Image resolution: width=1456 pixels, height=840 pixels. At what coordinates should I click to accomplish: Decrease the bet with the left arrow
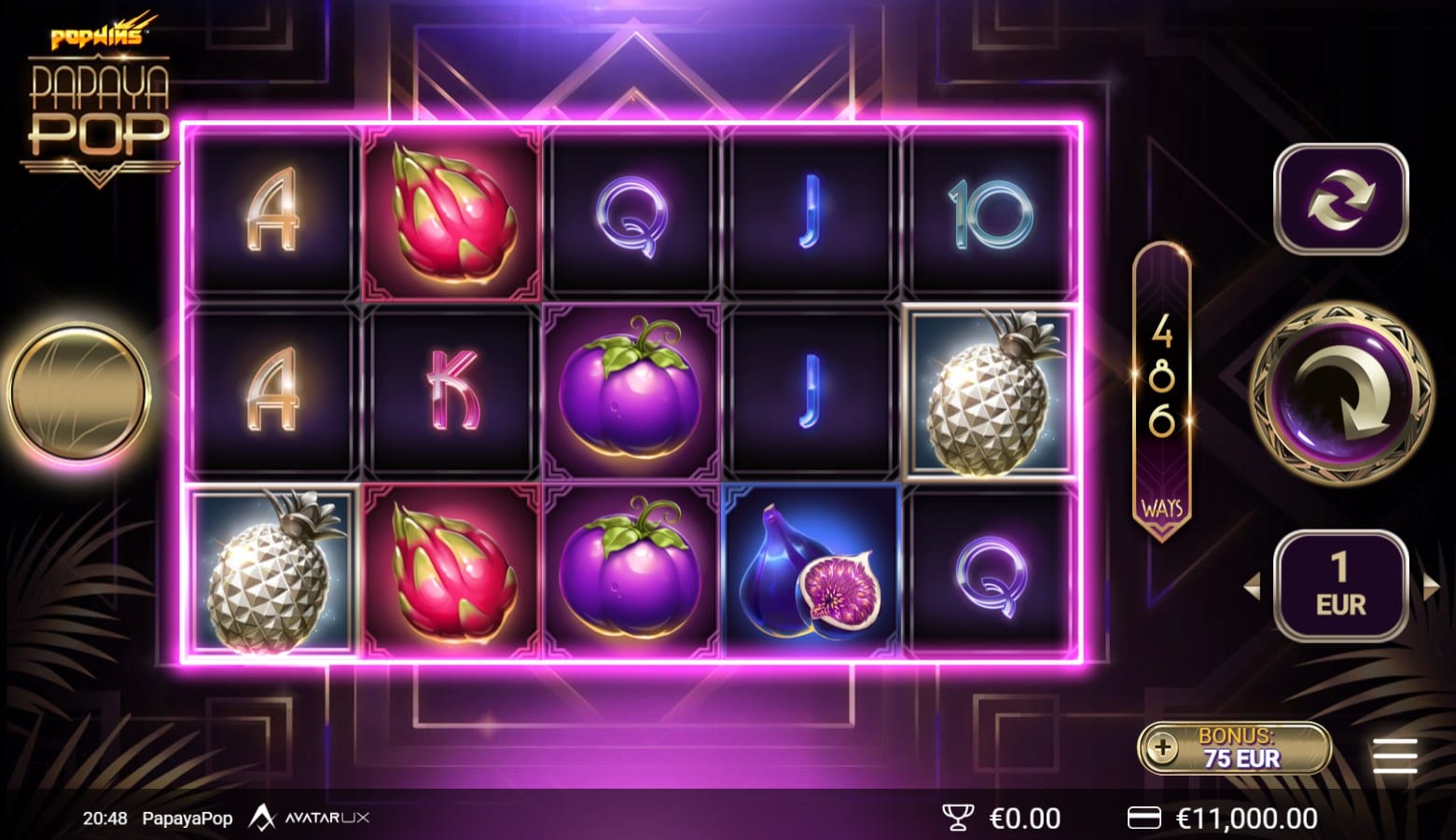[x=1252, y=586]
